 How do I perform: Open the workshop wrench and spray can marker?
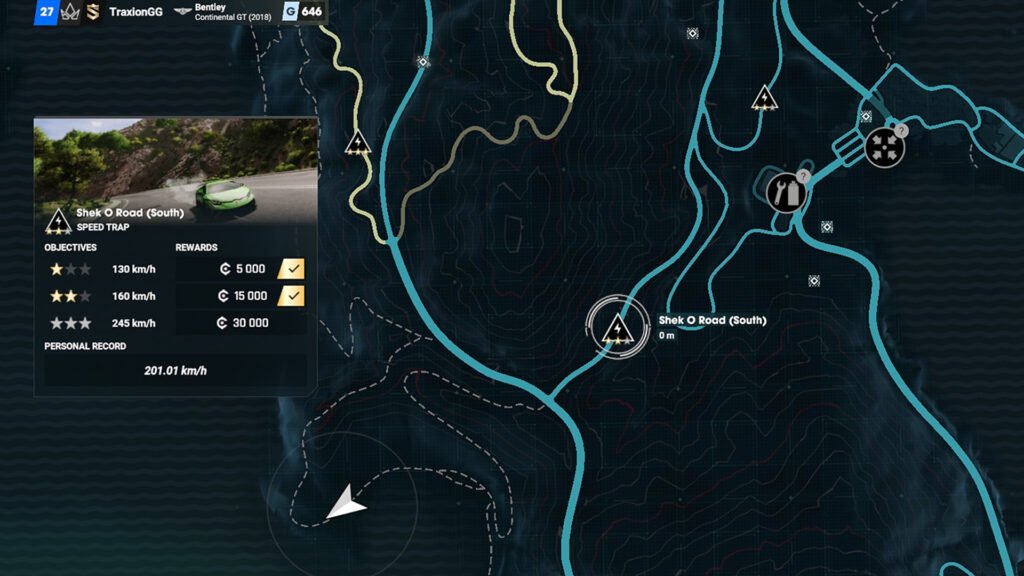point(786,191)
